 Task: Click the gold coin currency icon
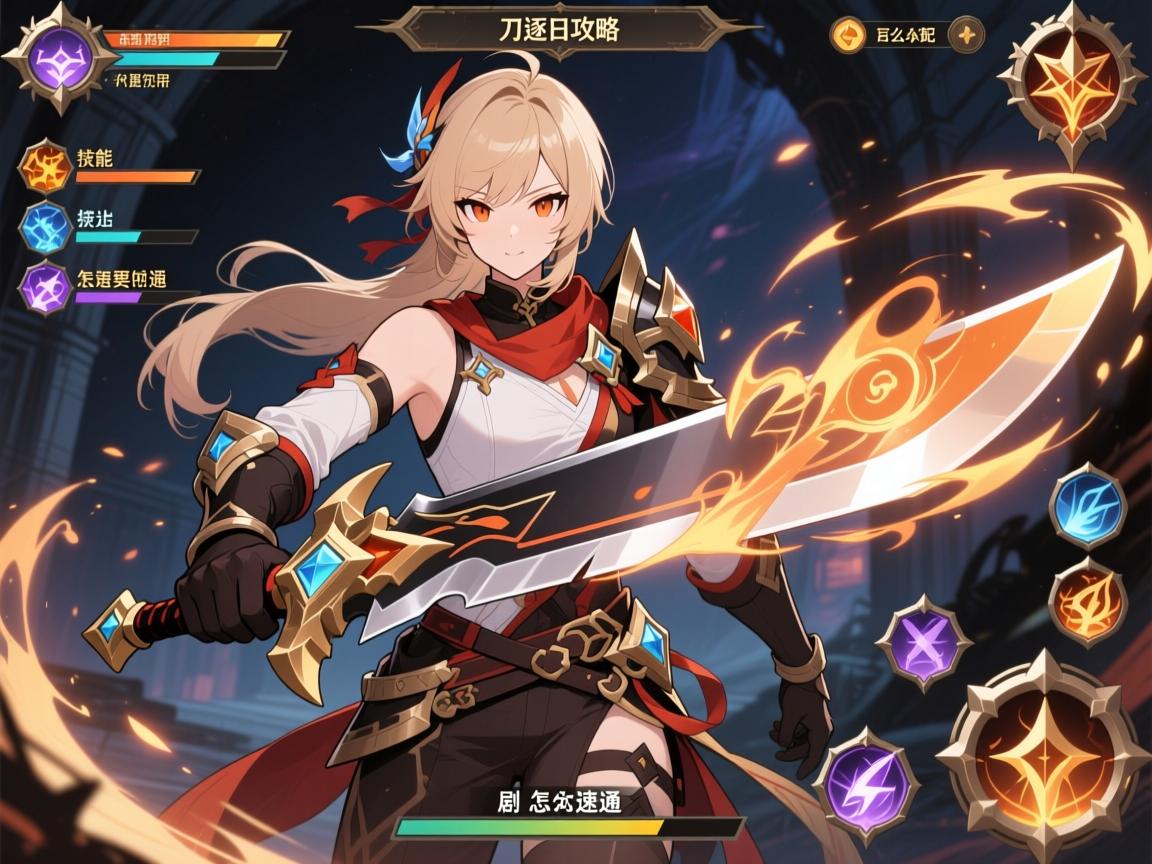(x=848, y=35)
